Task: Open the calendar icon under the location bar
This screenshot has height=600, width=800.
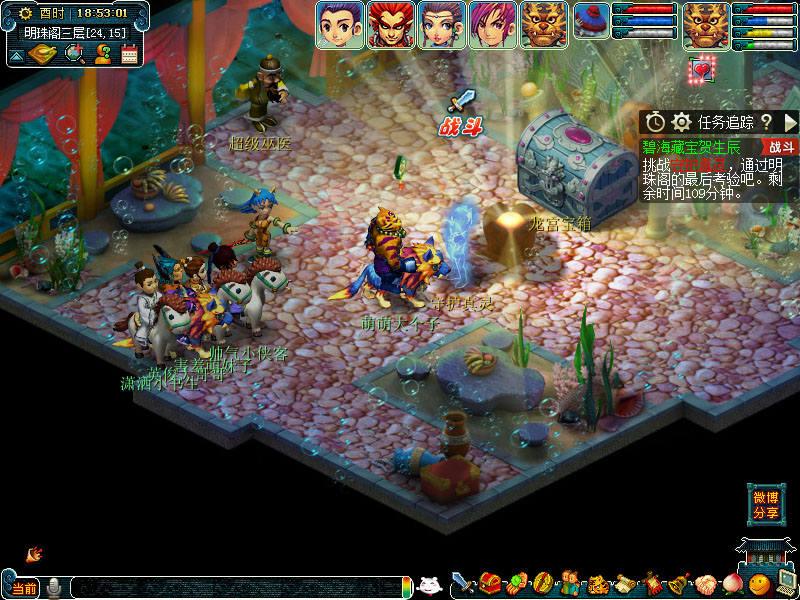Action: pos(129,54)
